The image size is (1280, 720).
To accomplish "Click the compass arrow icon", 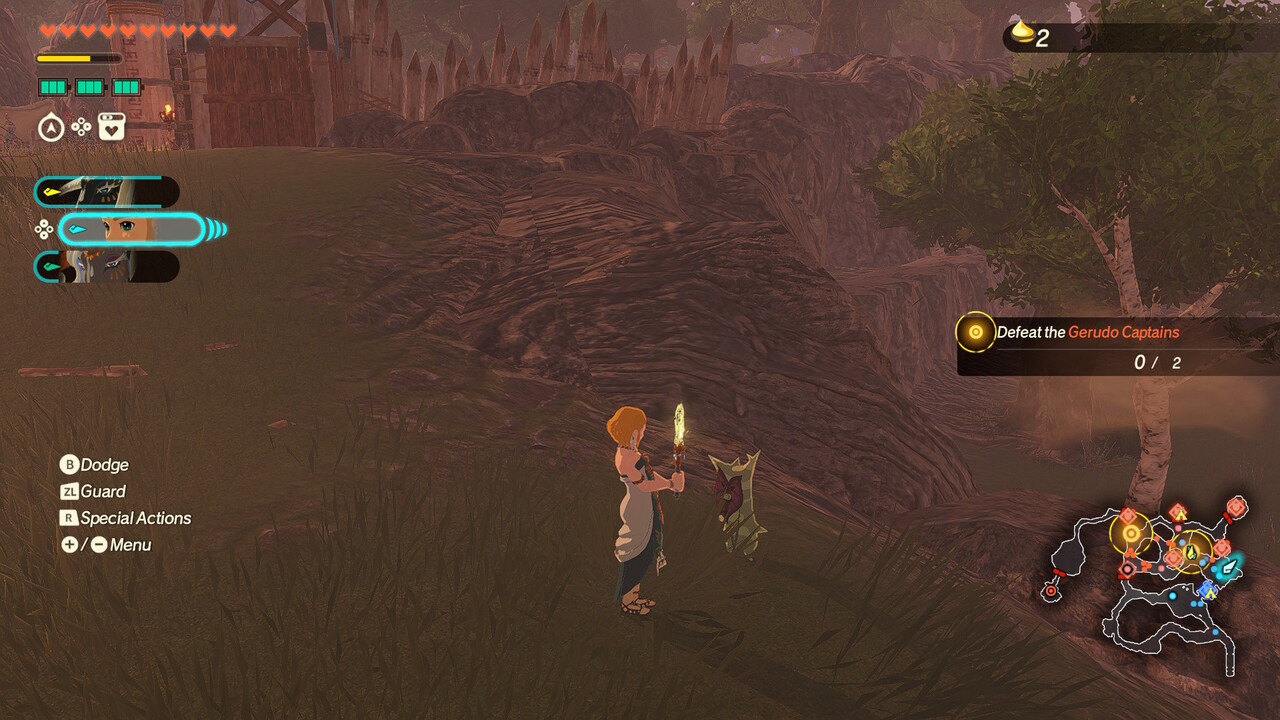I will [x=51, y=128].
